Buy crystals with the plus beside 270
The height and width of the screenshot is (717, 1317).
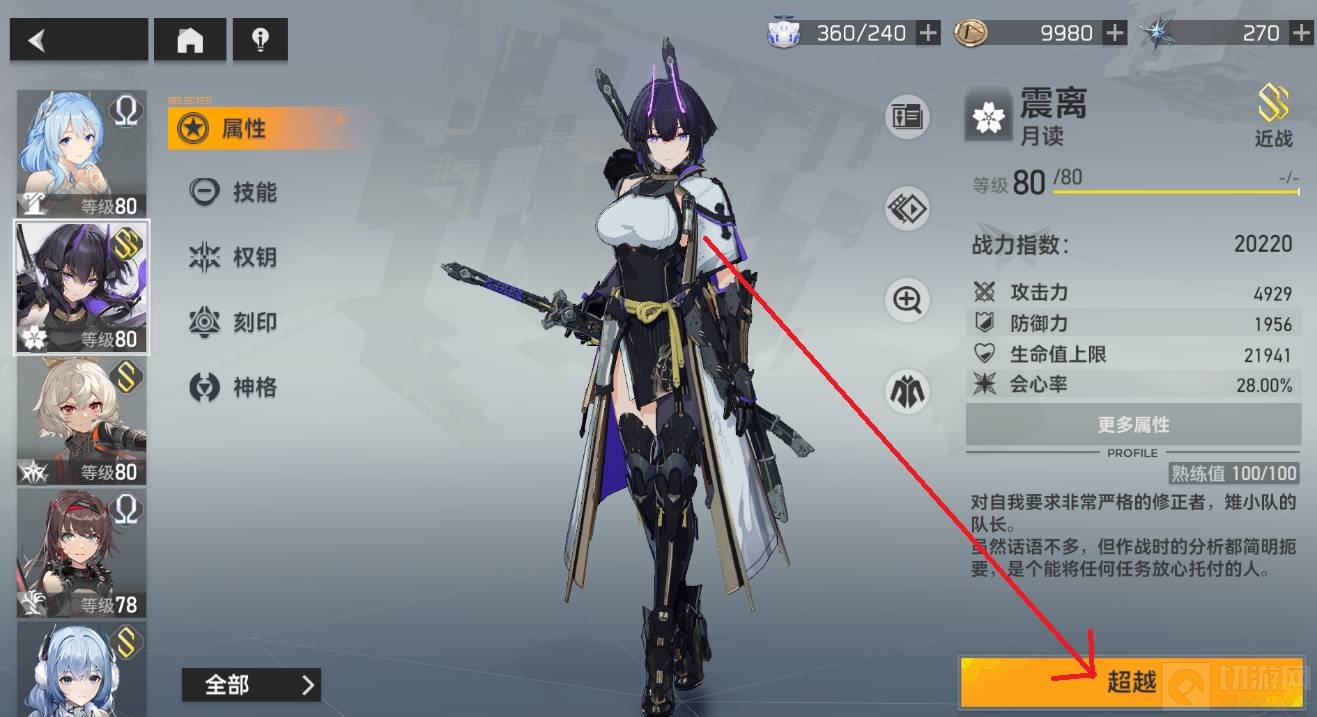1300,33
